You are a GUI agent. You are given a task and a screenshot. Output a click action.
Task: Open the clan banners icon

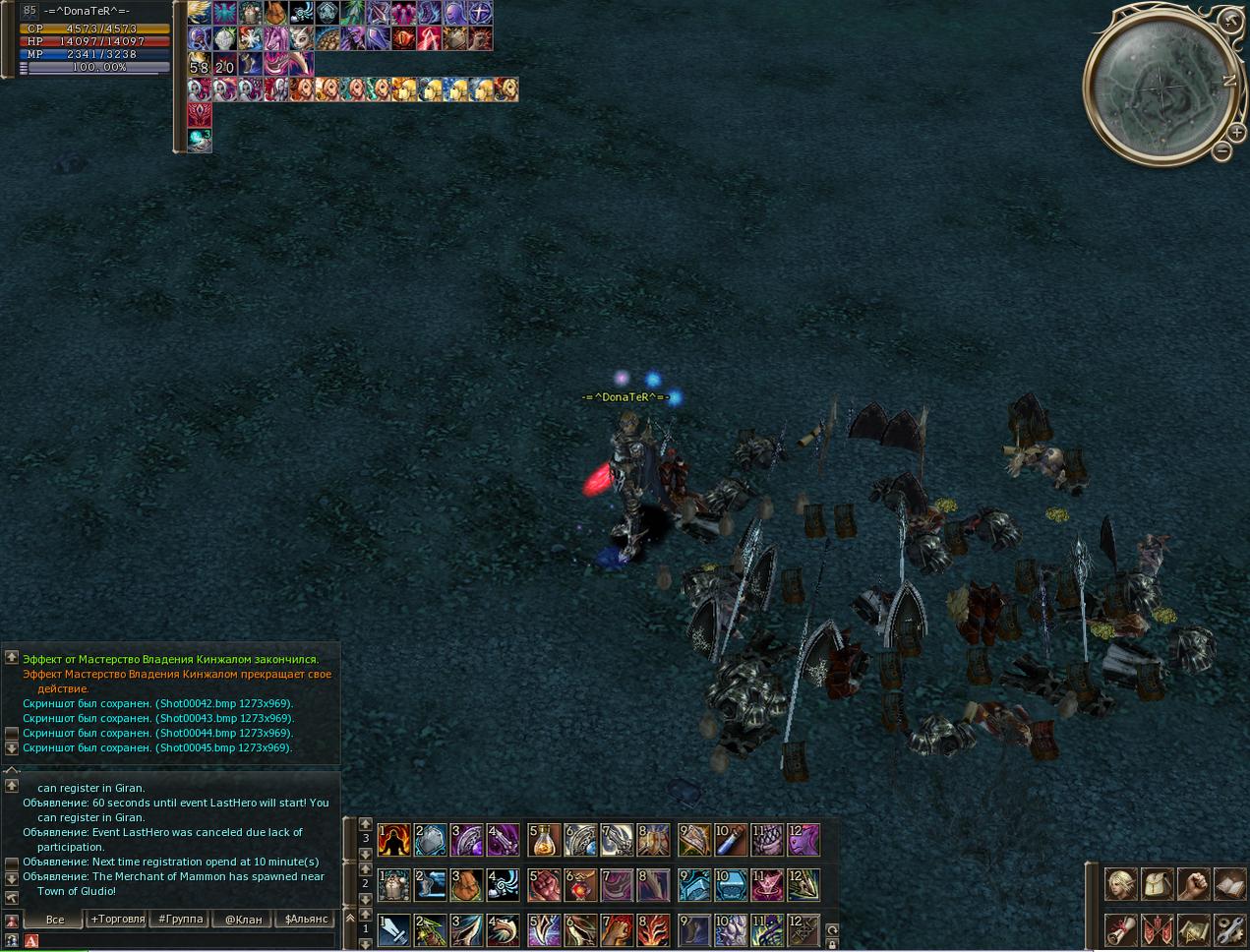[x=1157, y=928]
